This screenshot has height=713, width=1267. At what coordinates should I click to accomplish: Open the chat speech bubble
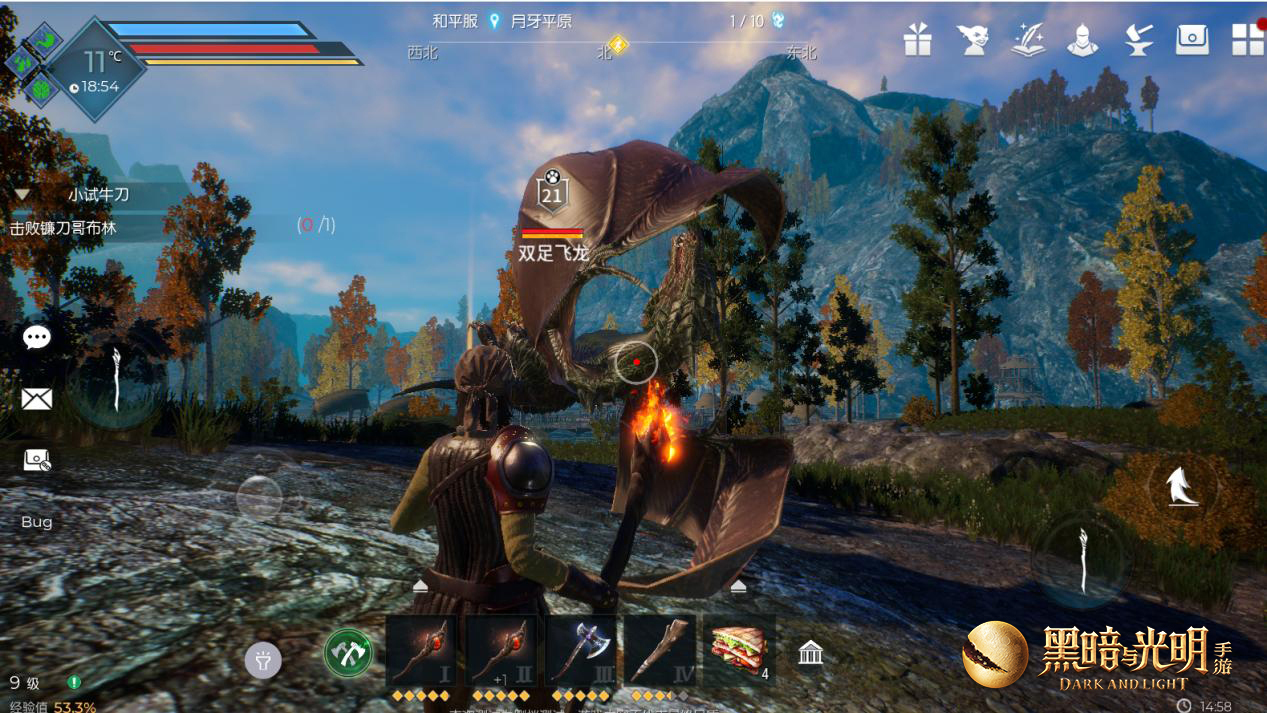point(37,338)
